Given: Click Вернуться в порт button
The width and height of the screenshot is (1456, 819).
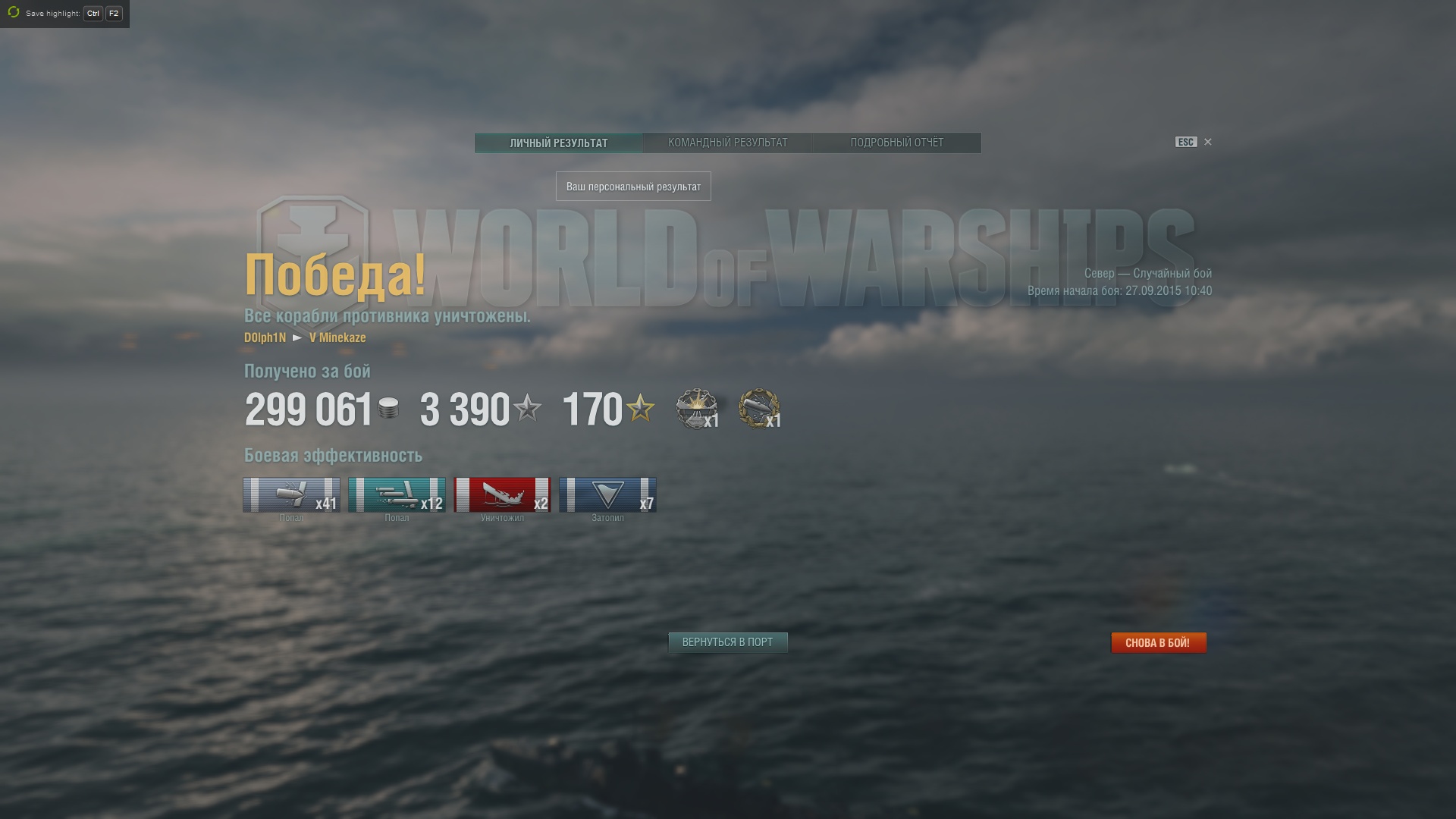Looking at the screenshot, I should 727,642.
